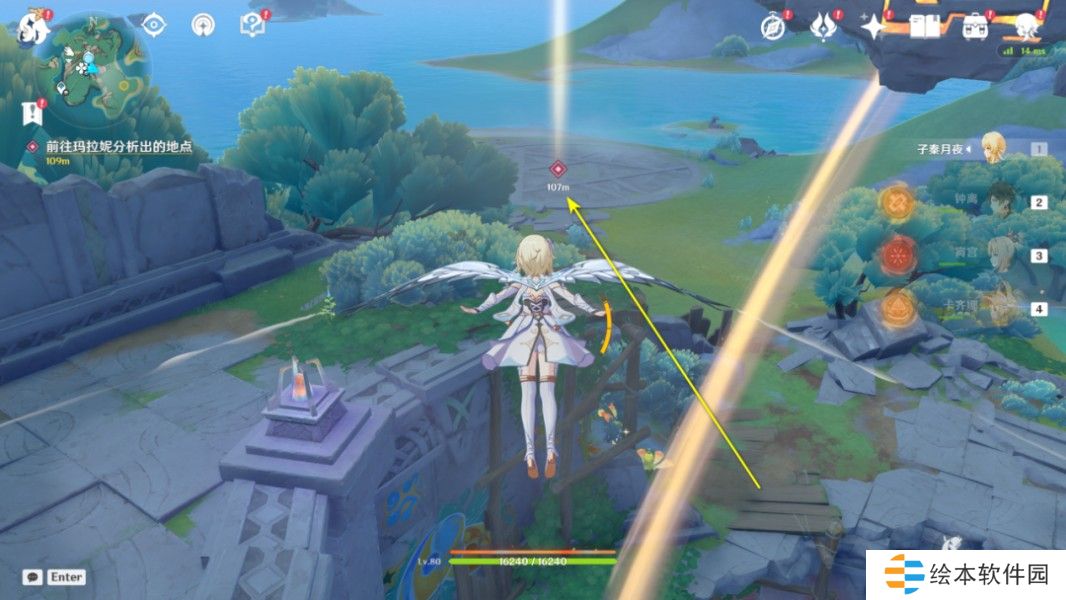1066x600 pixels.
Task: Open the character portrait menu icon
Action: pyautogui.click(x=1027, y=27)
